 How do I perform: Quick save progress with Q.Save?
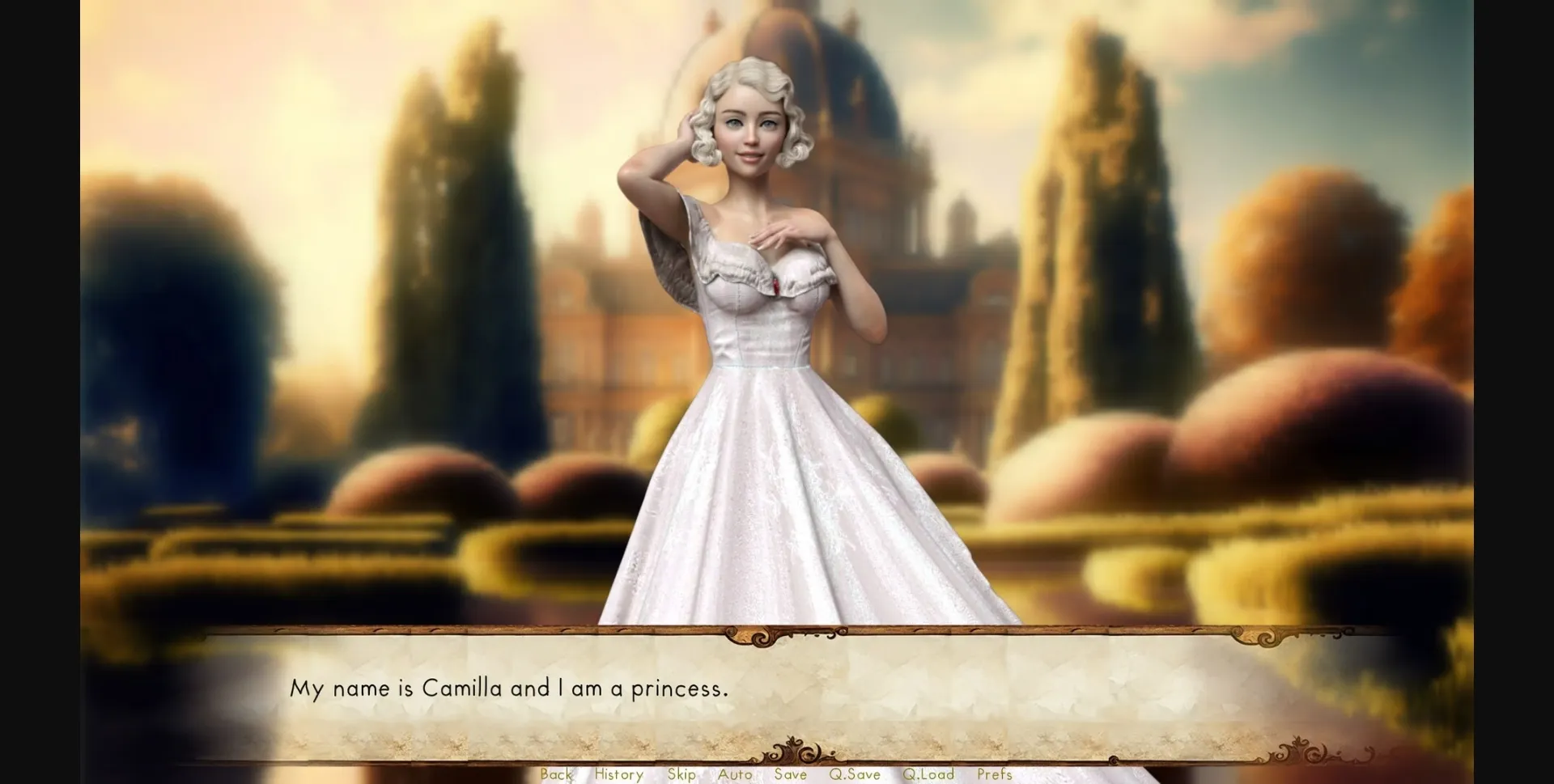(856, 774)
